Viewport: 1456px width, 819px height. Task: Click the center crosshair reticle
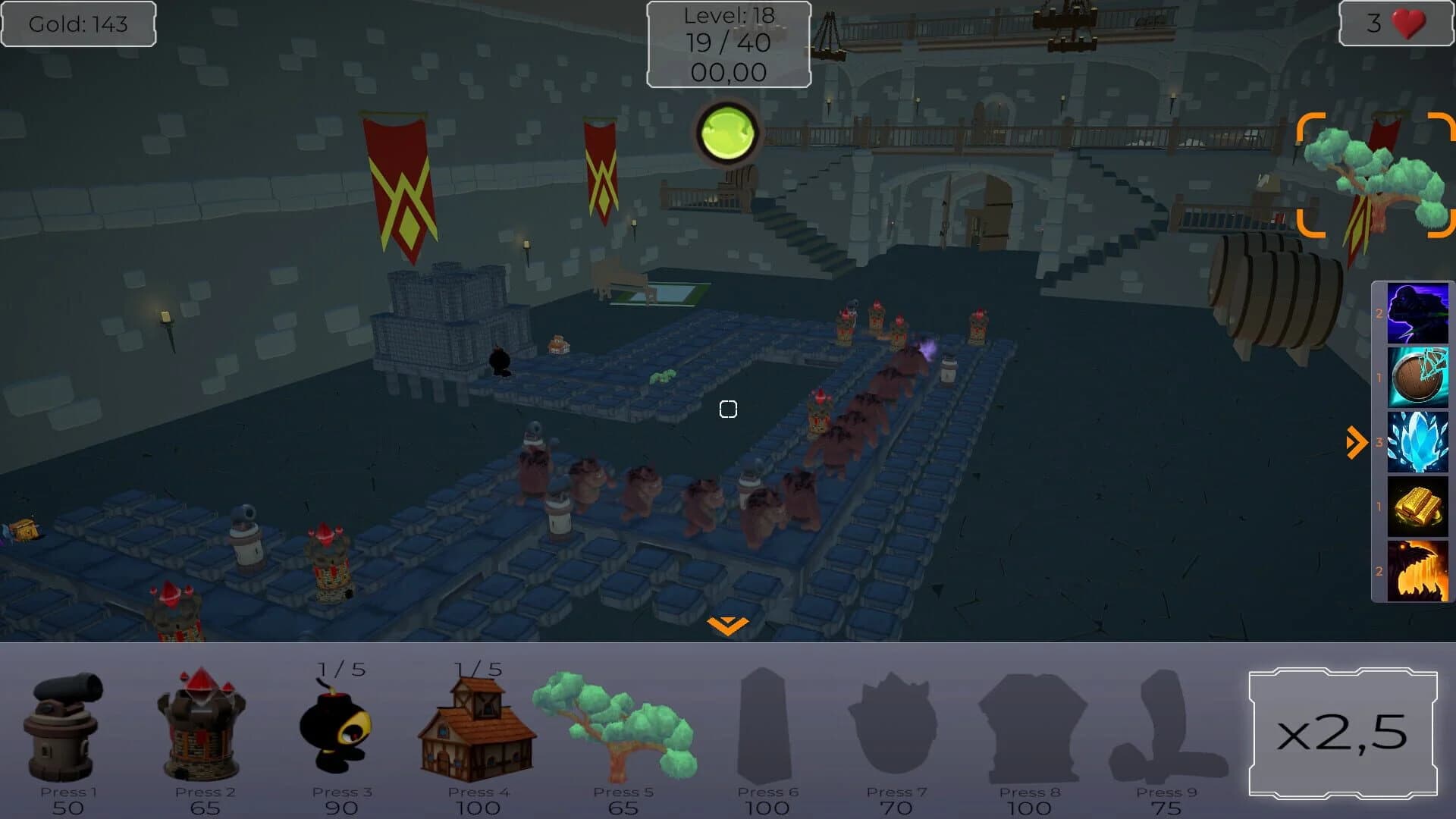click(x=727, y=409)
